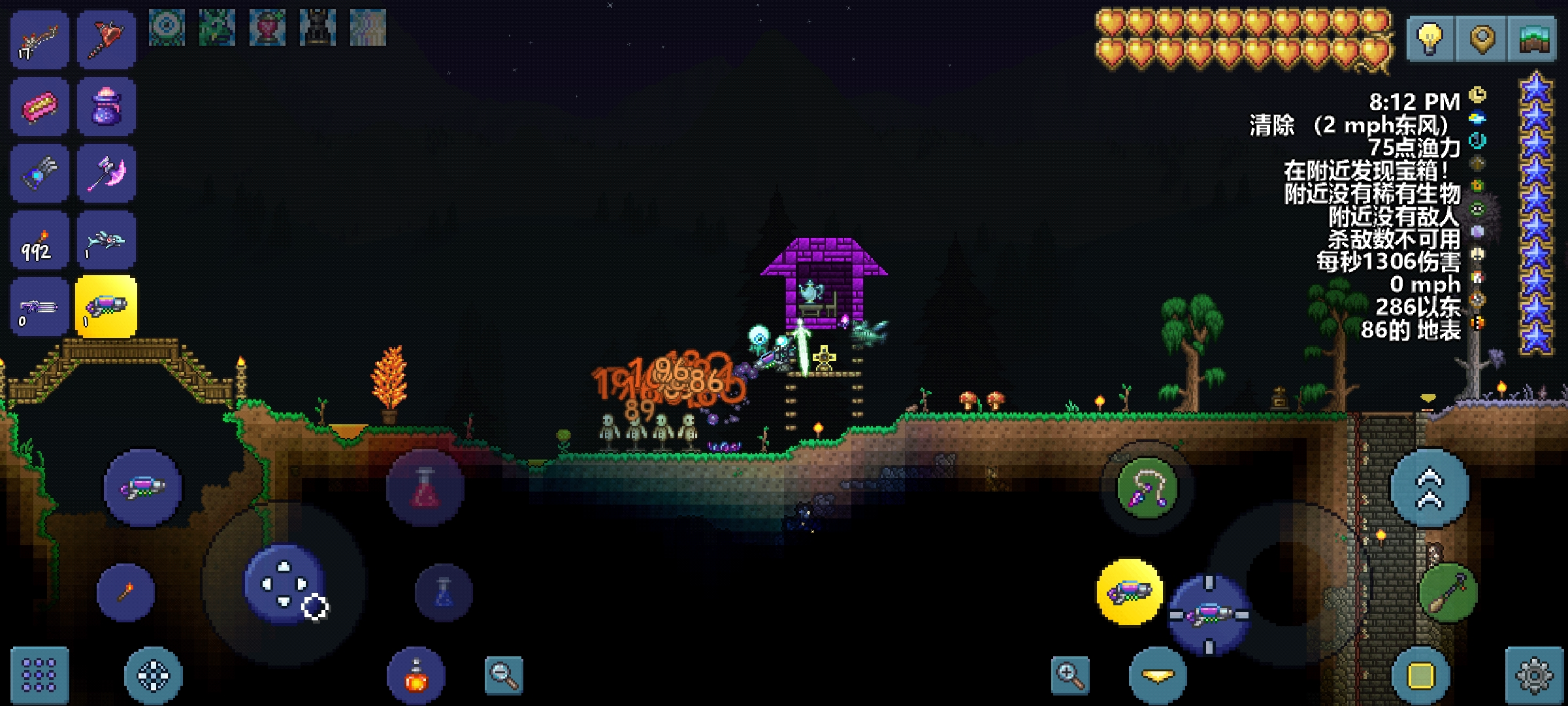The image size is (1568, 706).
Task: Open the settings gear menu
Action: click(1534, 674)
